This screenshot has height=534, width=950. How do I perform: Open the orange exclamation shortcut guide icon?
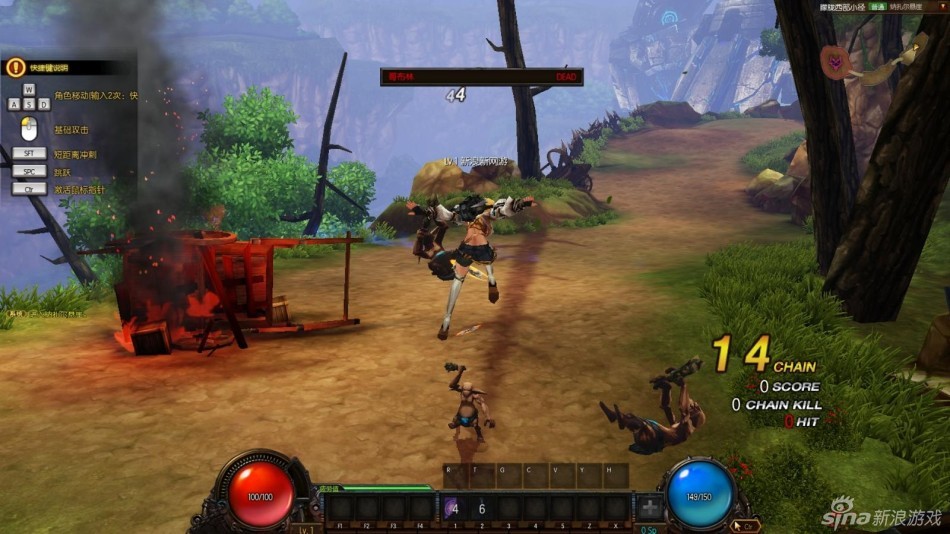15,68
